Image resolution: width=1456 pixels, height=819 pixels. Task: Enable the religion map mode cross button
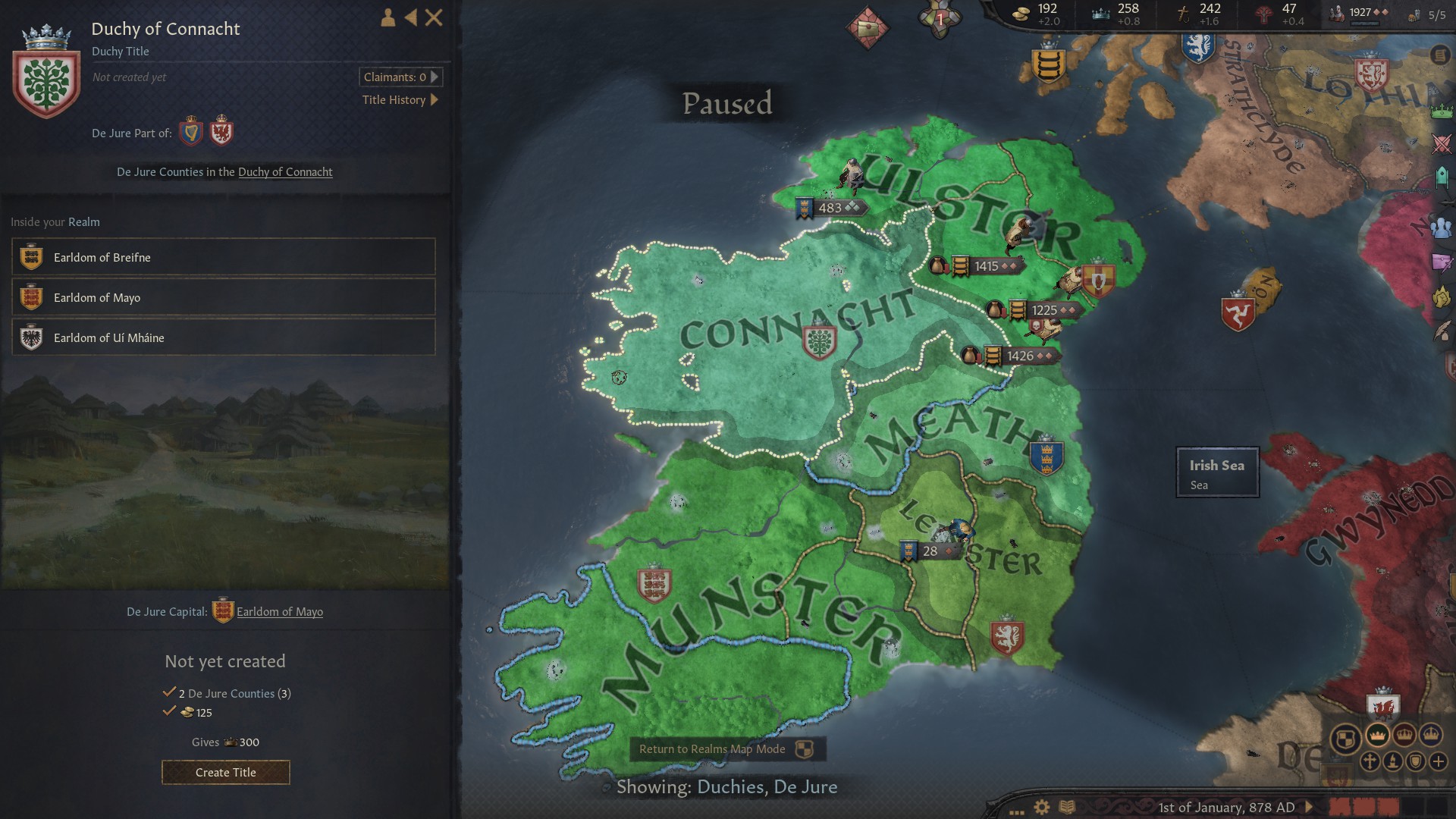coord(1370,761)
